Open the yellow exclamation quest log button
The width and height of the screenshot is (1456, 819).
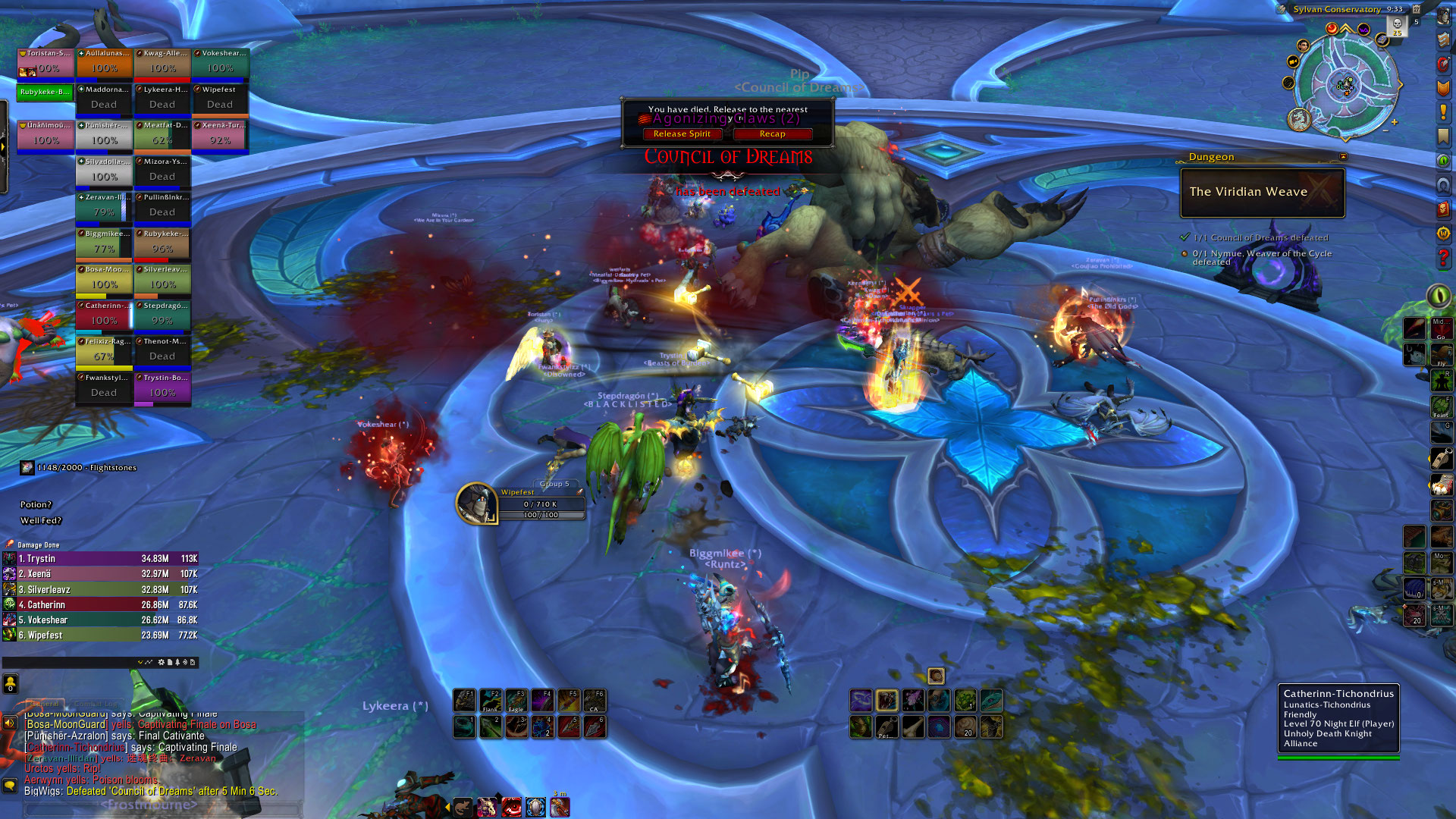point(1443,112)
